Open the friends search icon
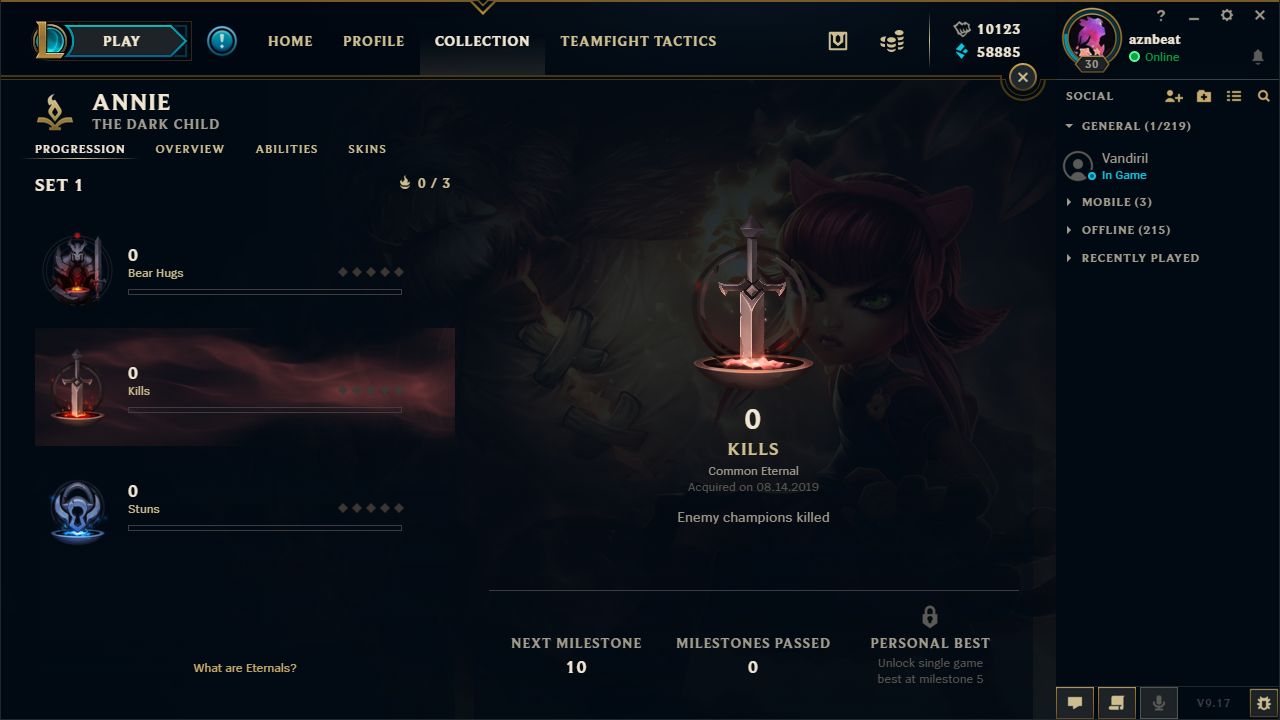This screenshot has height=720, width=1280. pos(1264,95)
